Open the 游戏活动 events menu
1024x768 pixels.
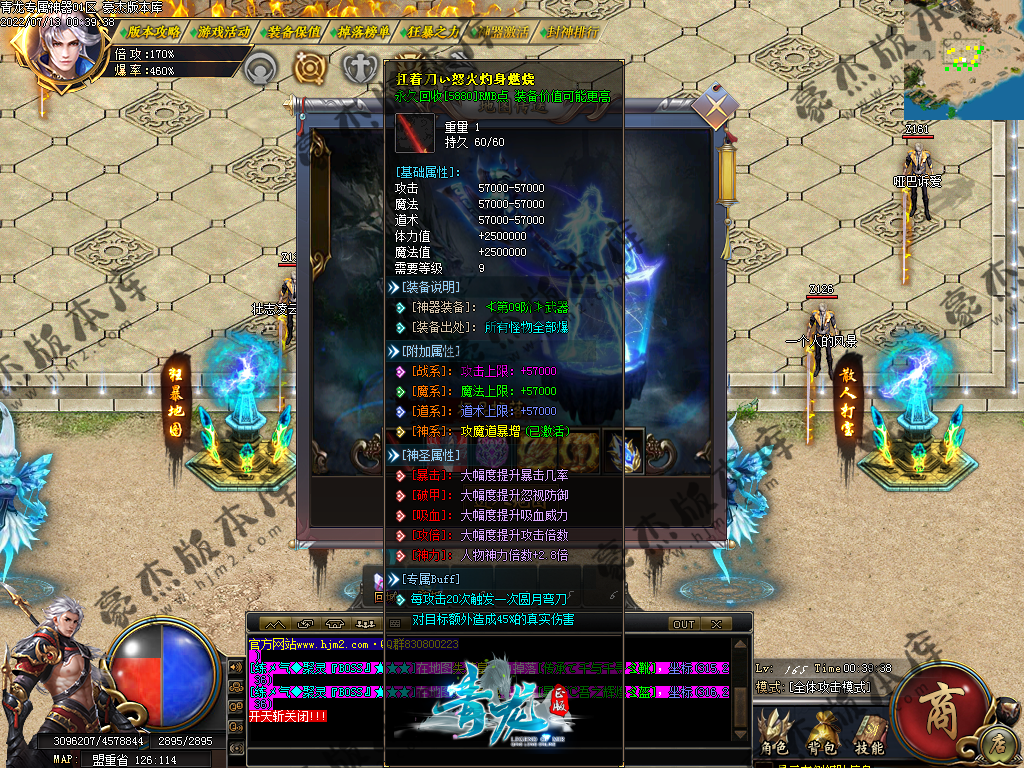pyautogui.click(x=224, y=31)
